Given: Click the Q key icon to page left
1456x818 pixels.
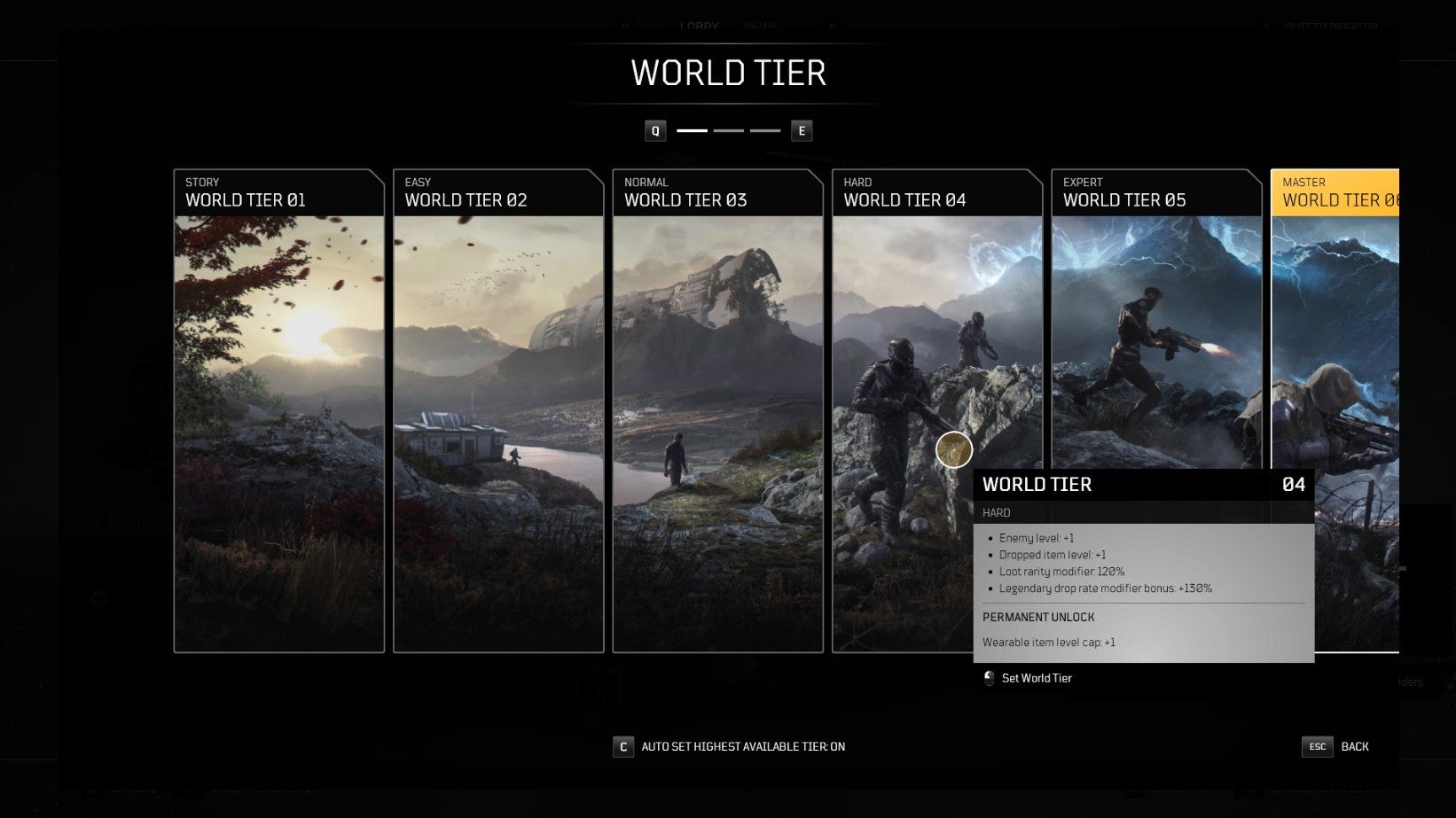Looking at the screenshot, I should tap(654, 130).
